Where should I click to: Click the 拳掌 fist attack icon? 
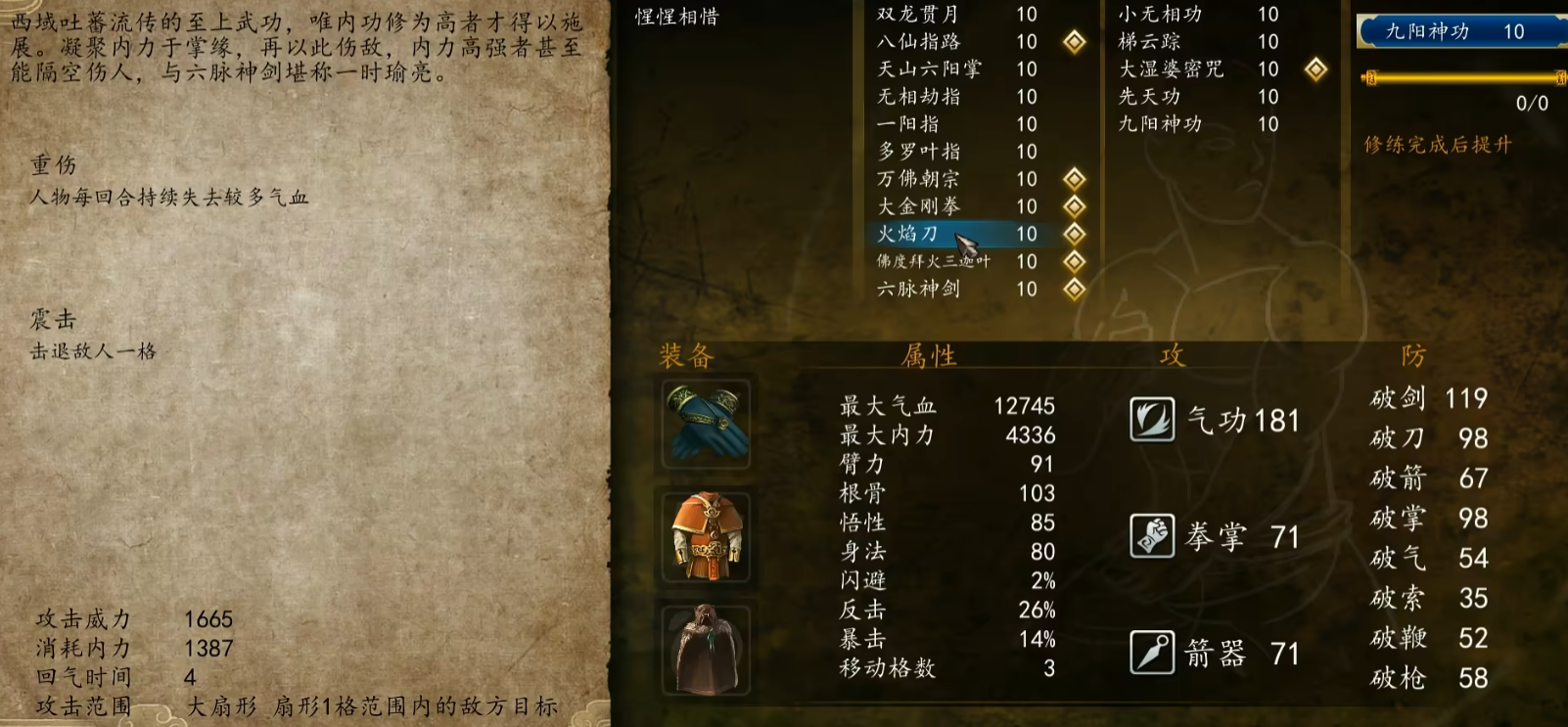[1153, 535]
